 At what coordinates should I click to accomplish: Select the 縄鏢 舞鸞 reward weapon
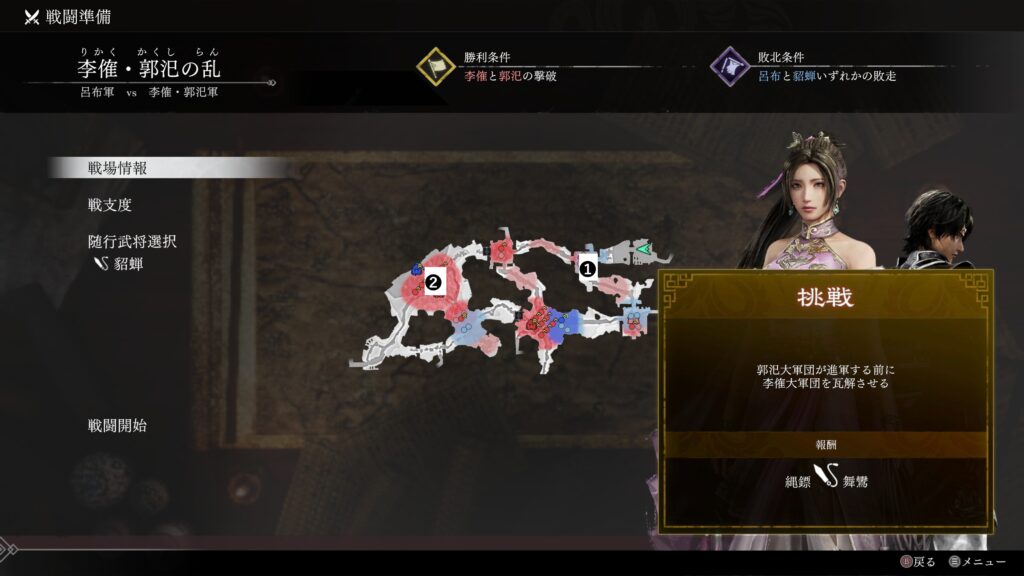point(826,481)
